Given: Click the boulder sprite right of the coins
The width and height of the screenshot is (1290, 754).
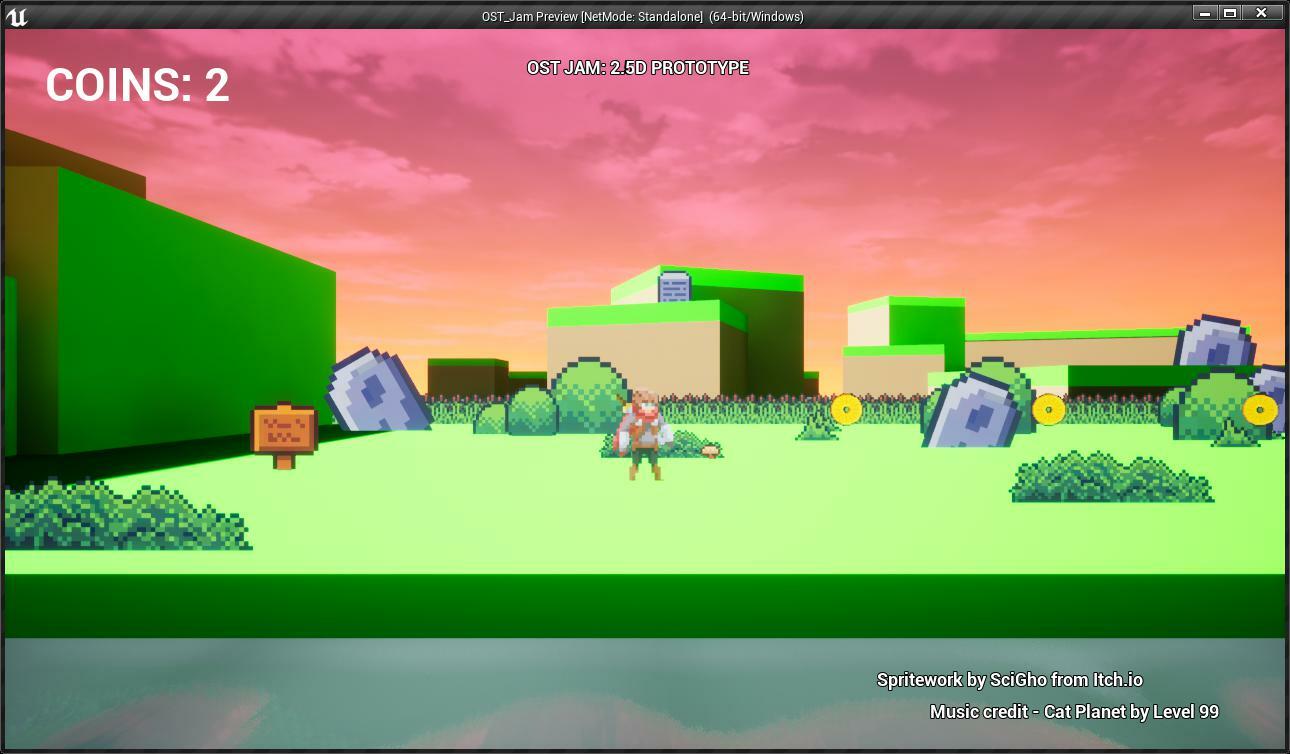Looking at the screenshot, I should coord(965,405).
